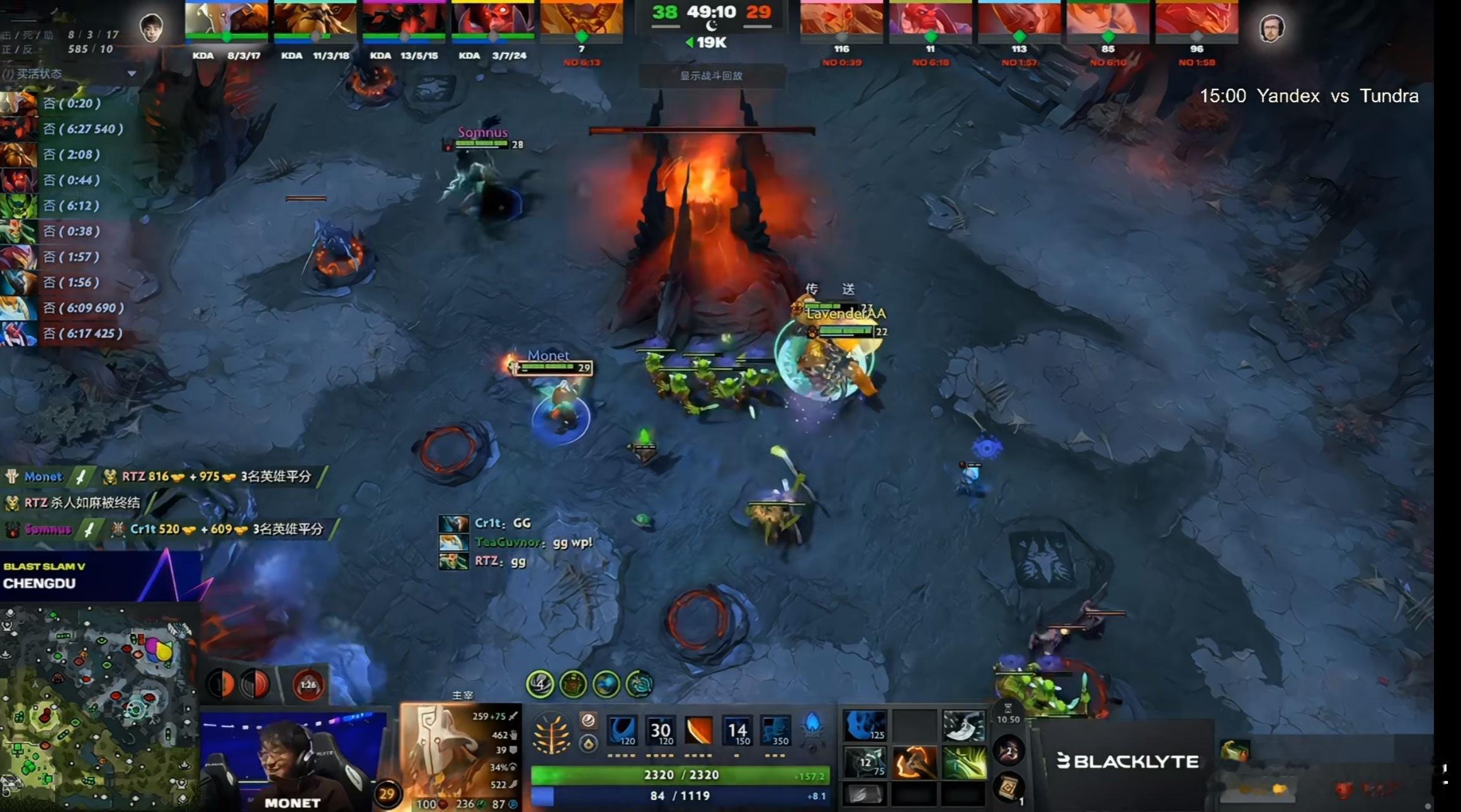Viewport: 1461px width, 812px height.
Task: Collapse the 买活状态 buyback status panel
Action: (132, 74)
